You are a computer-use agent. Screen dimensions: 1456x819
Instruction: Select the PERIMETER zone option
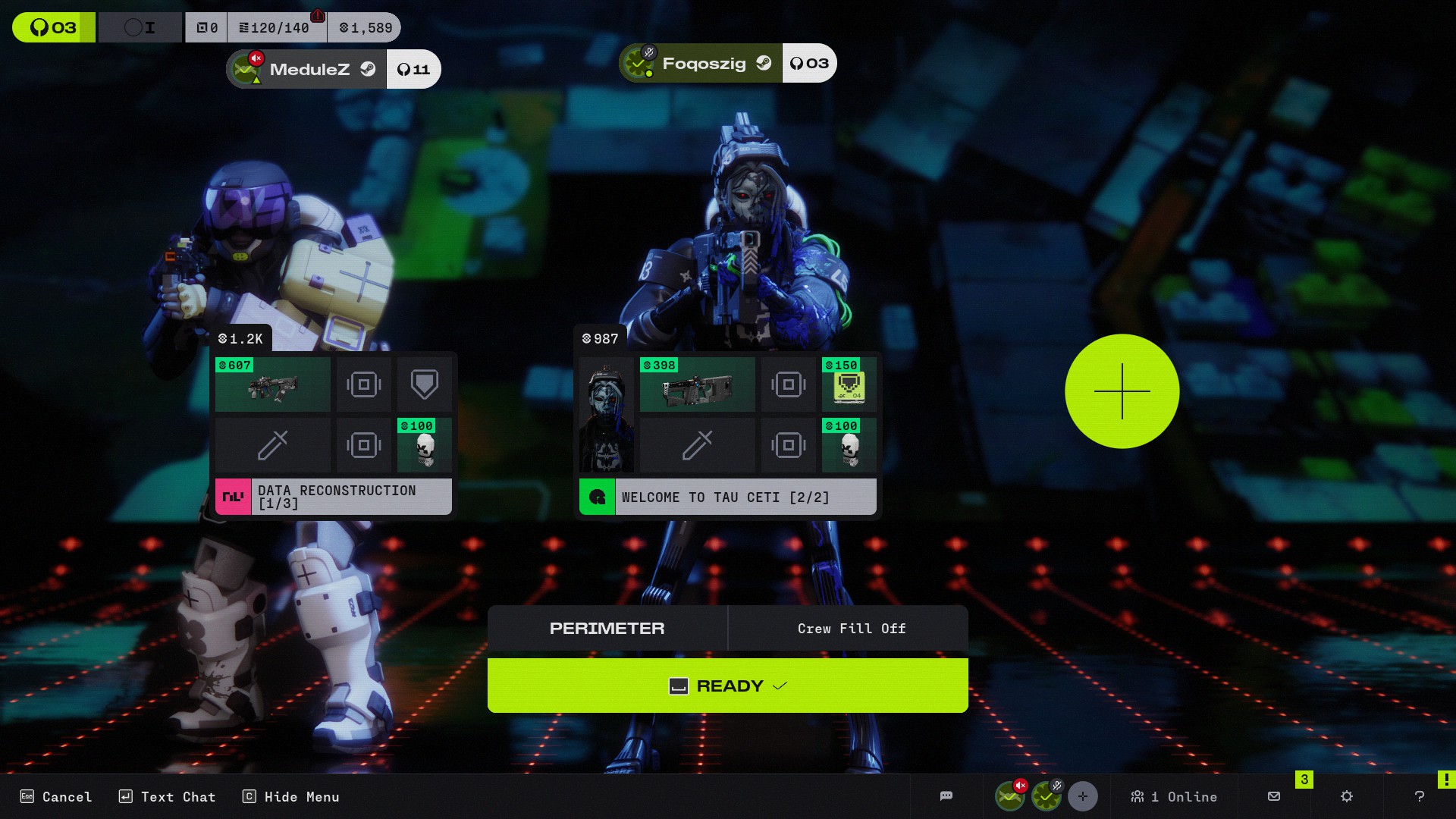coord(607,628)
